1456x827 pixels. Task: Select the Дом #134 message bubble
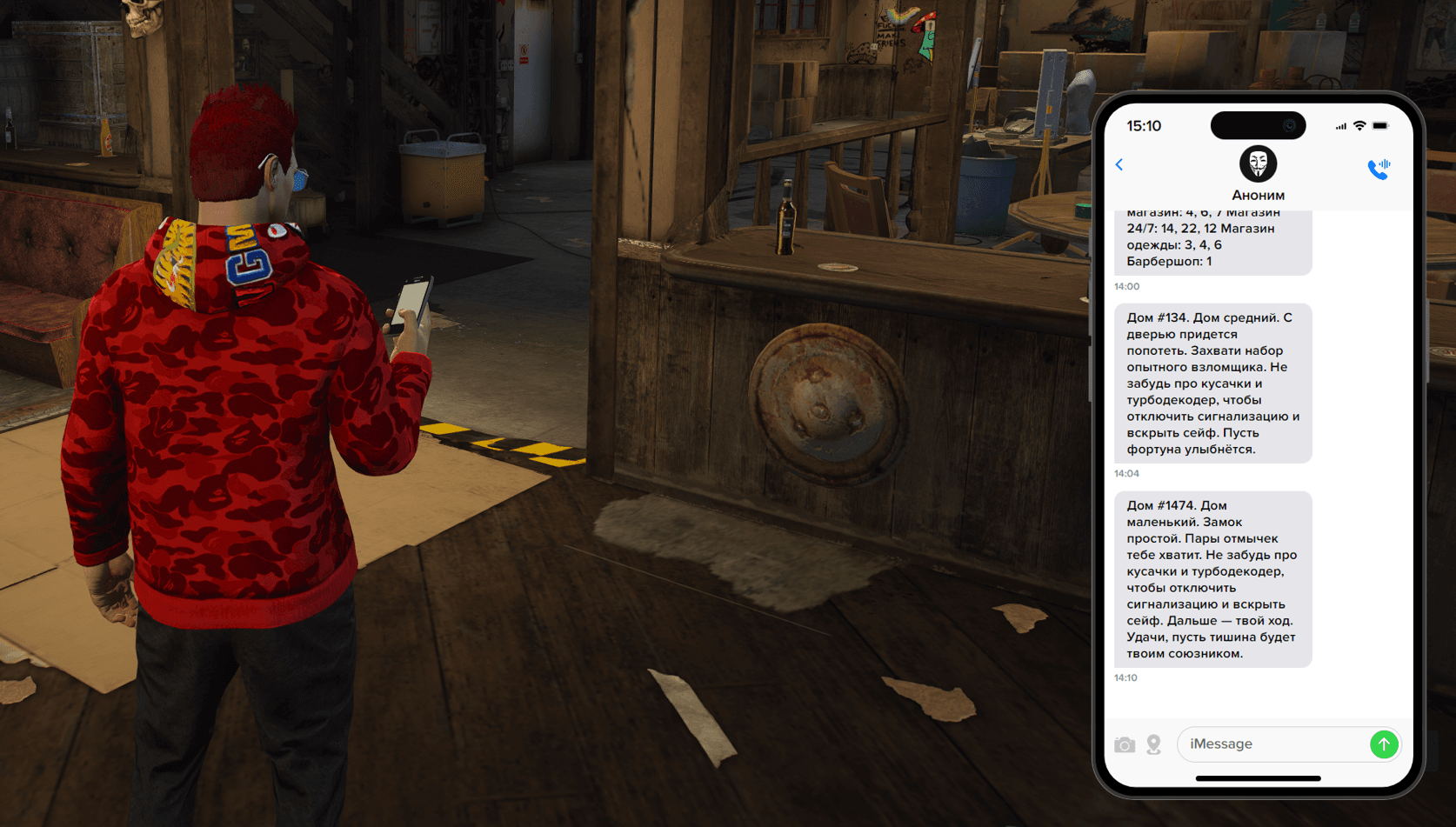tap(1212, 383)
